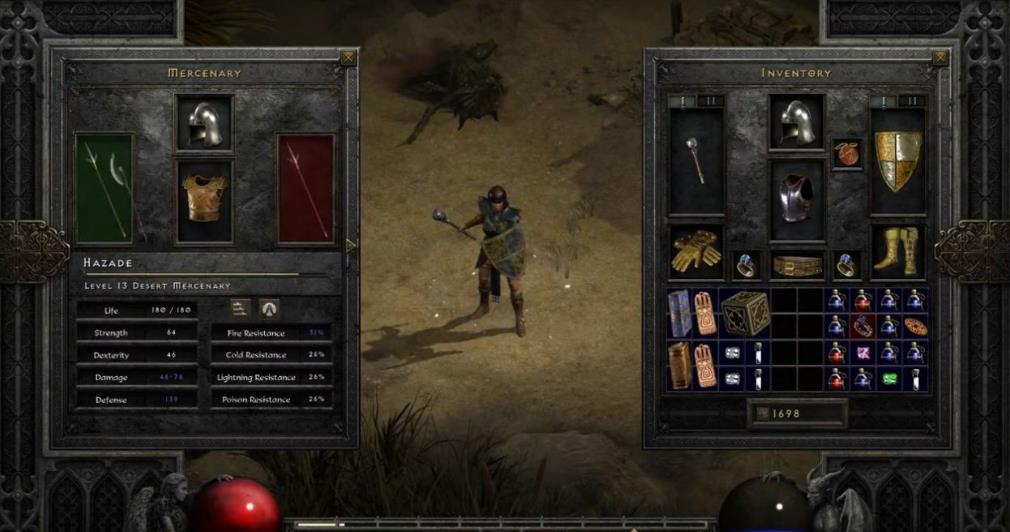Pick up the equipped boots
This screenshot has width=1010, height=532.
(x=896, y=252)
